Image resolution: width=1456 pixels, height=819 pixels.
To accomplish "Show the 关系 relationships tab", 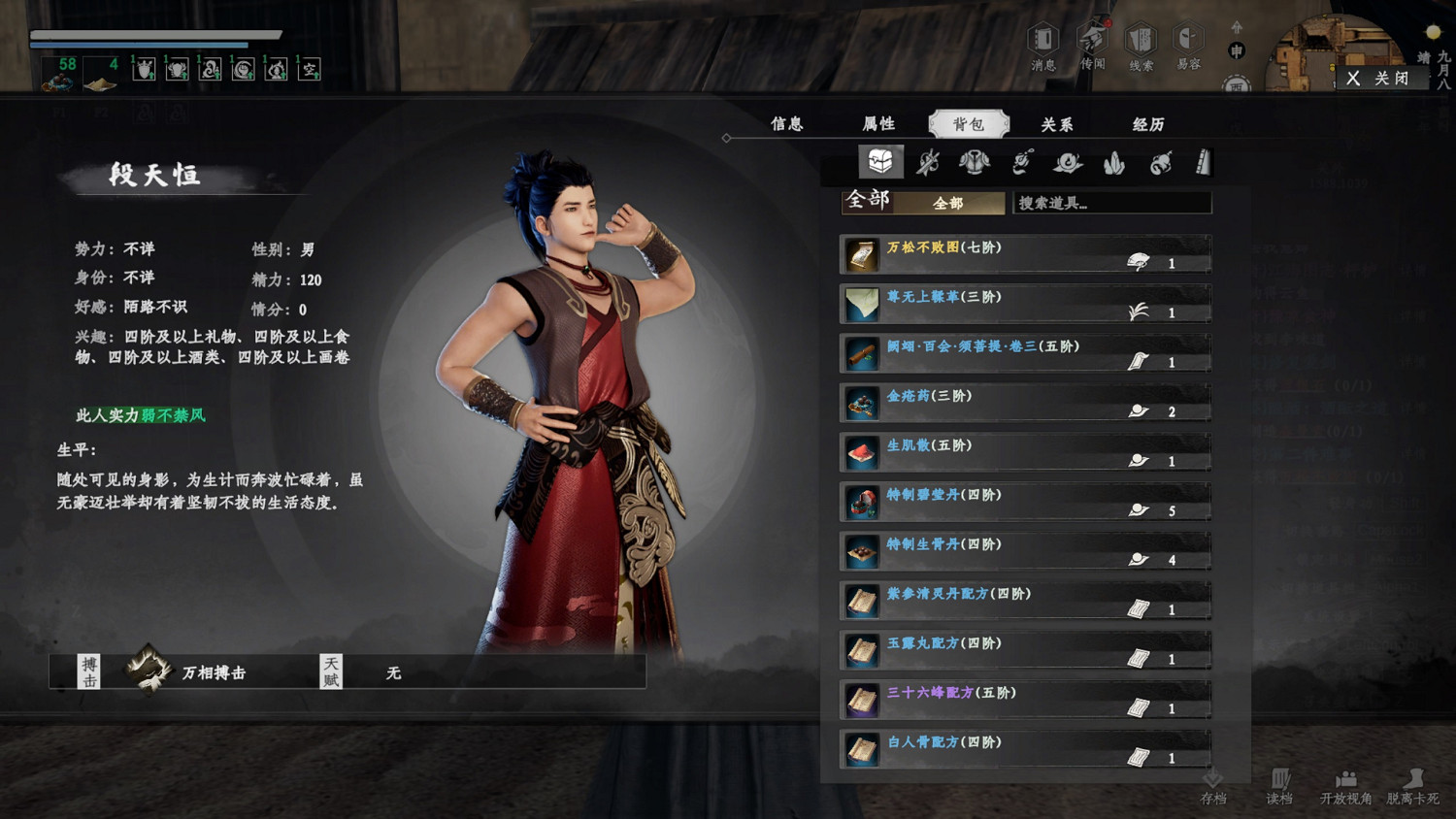I will tap(1057, 124).
